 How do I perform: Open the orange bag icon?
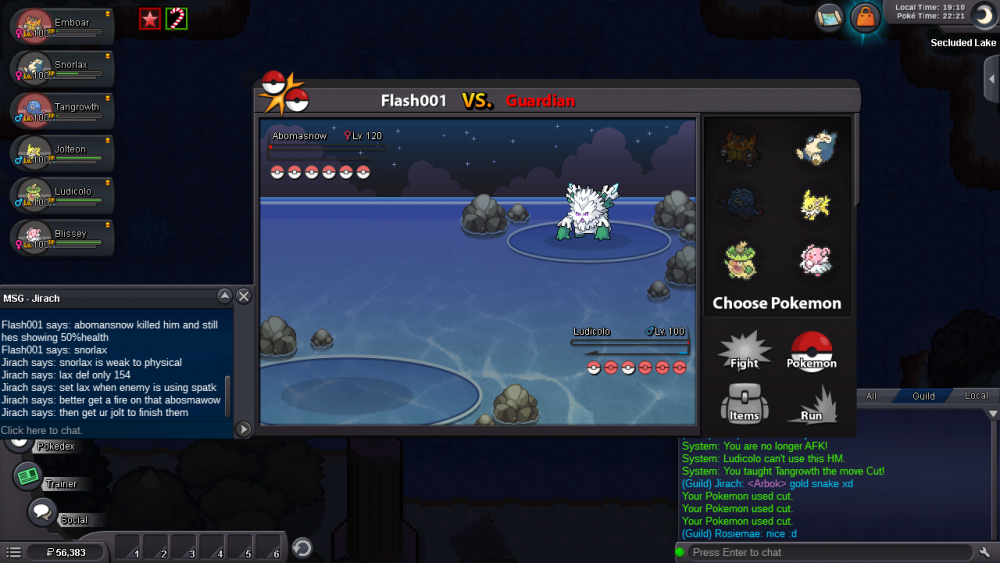(864, 17)
